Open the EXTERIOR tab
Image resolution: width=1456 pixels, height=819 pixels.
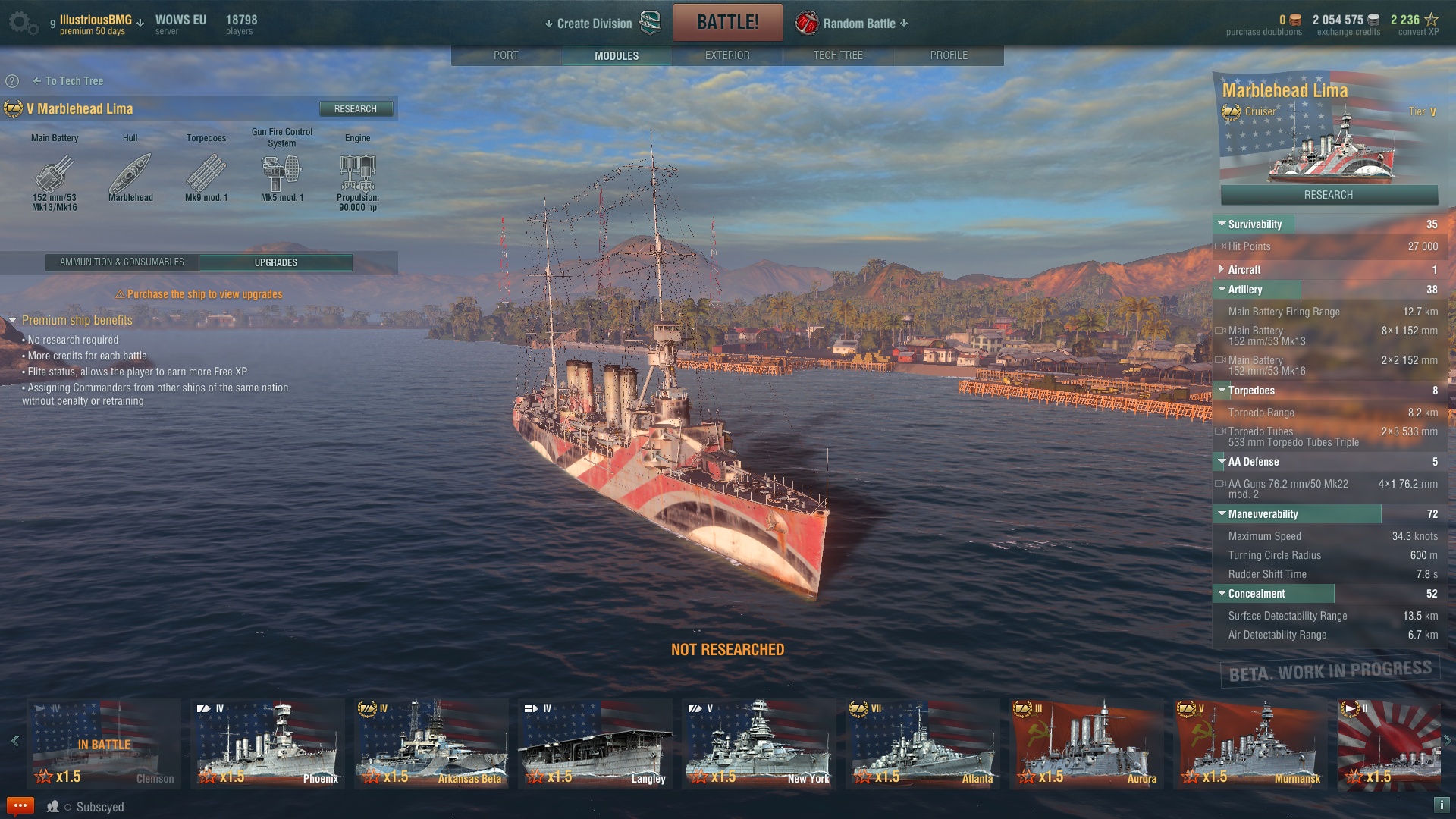pos(727,55)
